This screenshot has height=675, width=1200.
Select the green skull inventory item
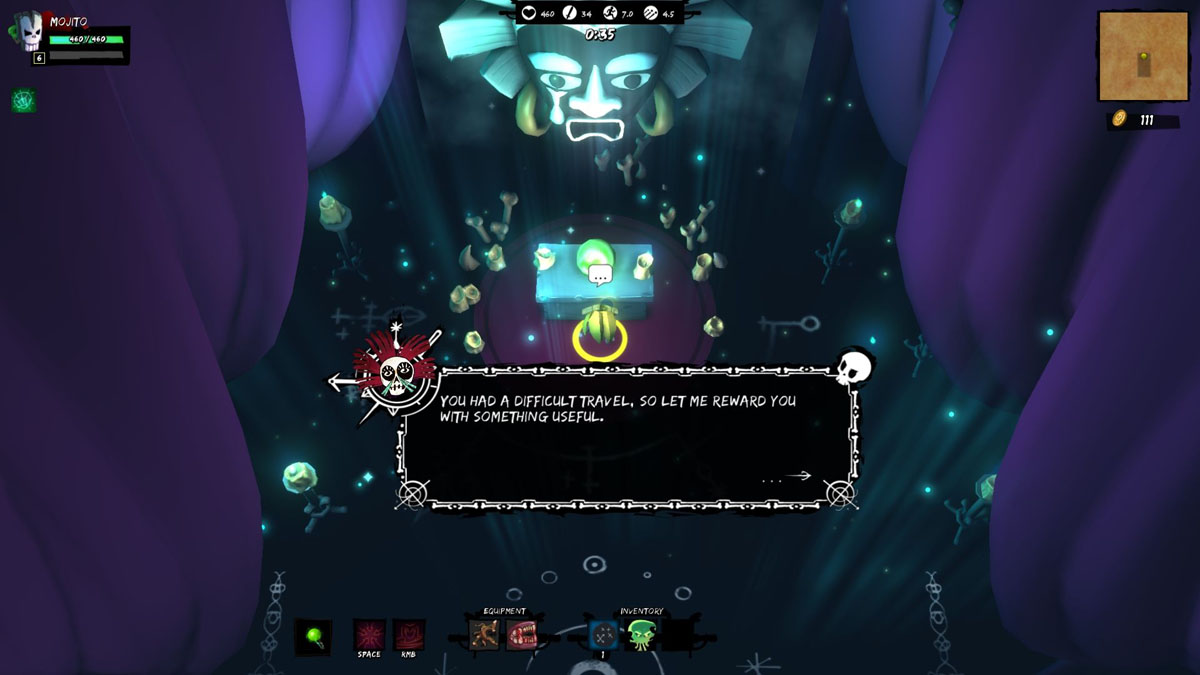(641, 634)
